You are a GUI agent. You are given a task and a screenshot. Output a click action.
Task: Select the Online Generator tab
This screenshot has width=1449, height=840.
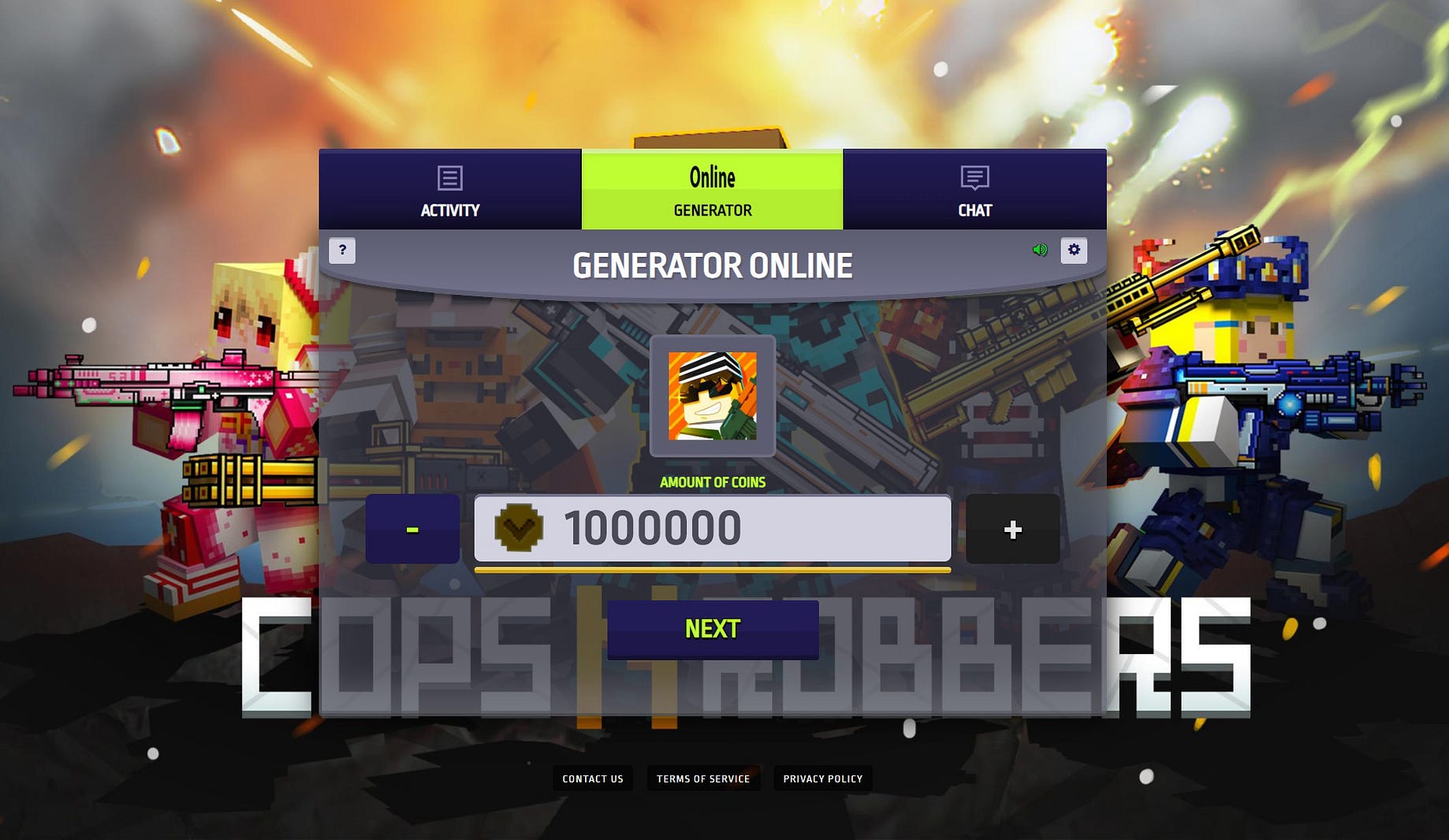[712, 191]
